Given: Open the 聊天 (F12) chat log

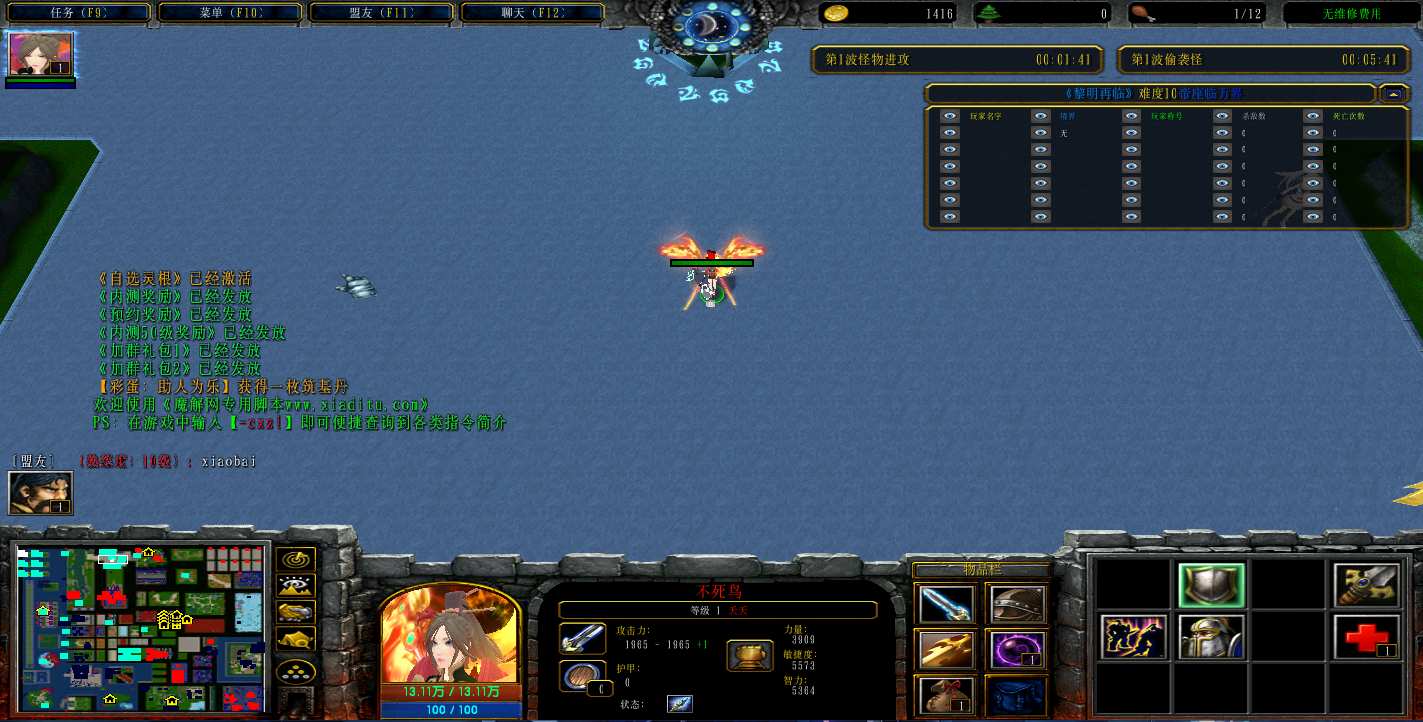Looking at the screenshot, I should pyautogui.click(x=531, y=13).
